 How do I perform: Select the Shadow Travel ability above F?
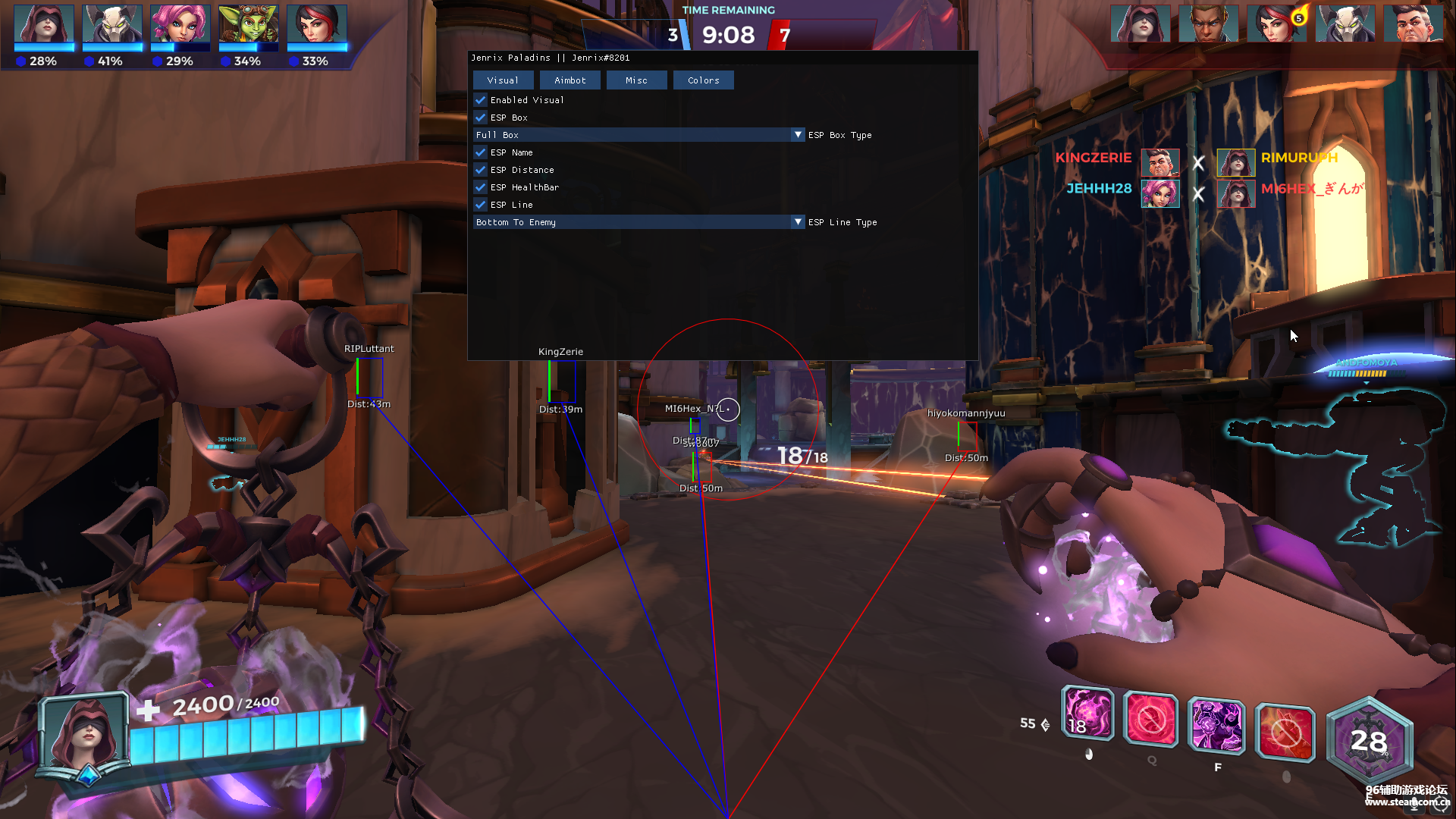tap(1216, 724)
